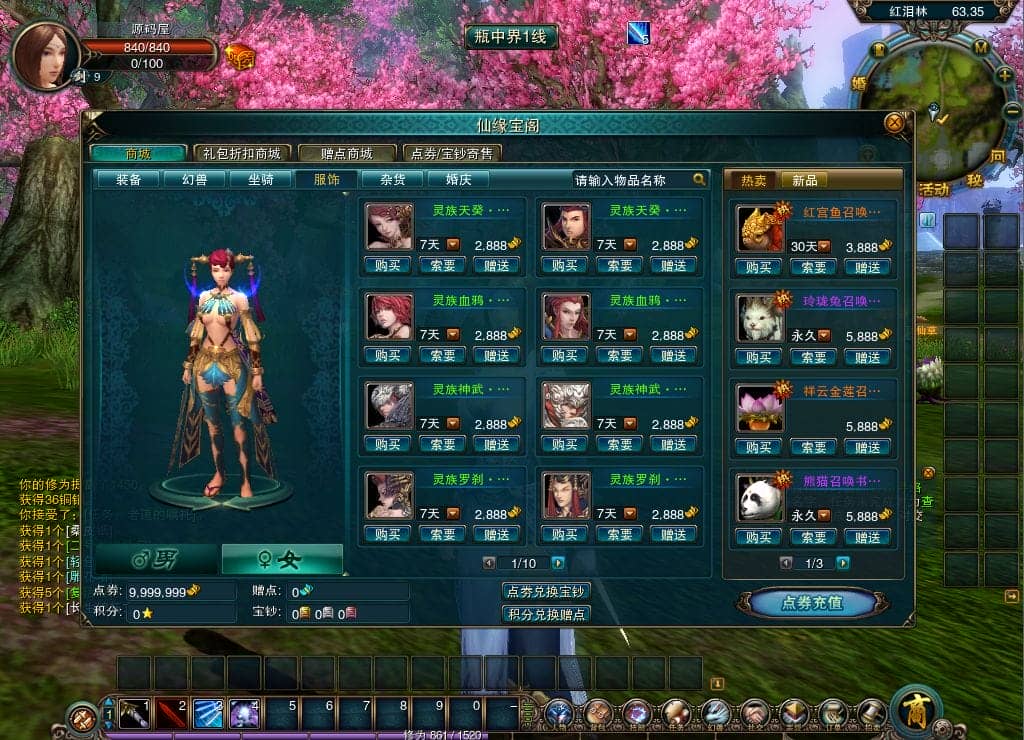This screenshot has height=740, width=1024.
Task: Click the item name search field
Action: (632, 180)
